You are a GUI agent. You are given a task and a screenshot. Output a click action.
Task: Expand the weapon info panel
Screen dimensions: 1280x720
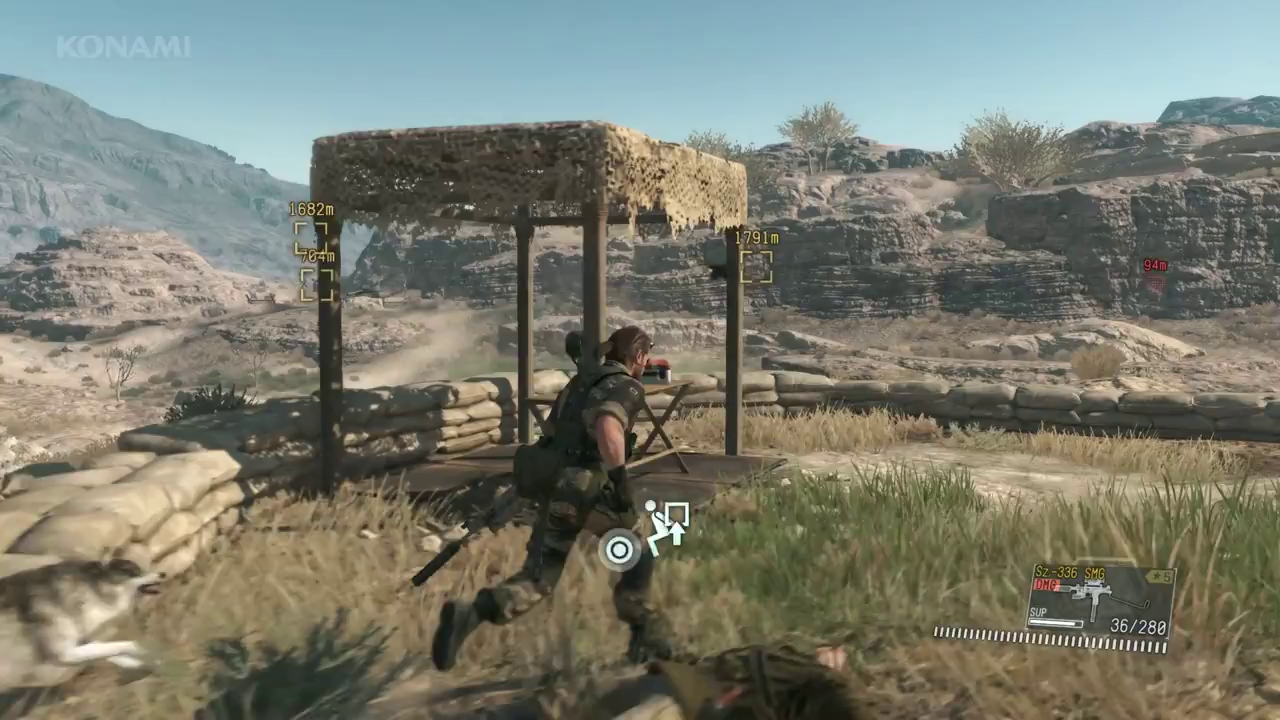point(1100,600)
